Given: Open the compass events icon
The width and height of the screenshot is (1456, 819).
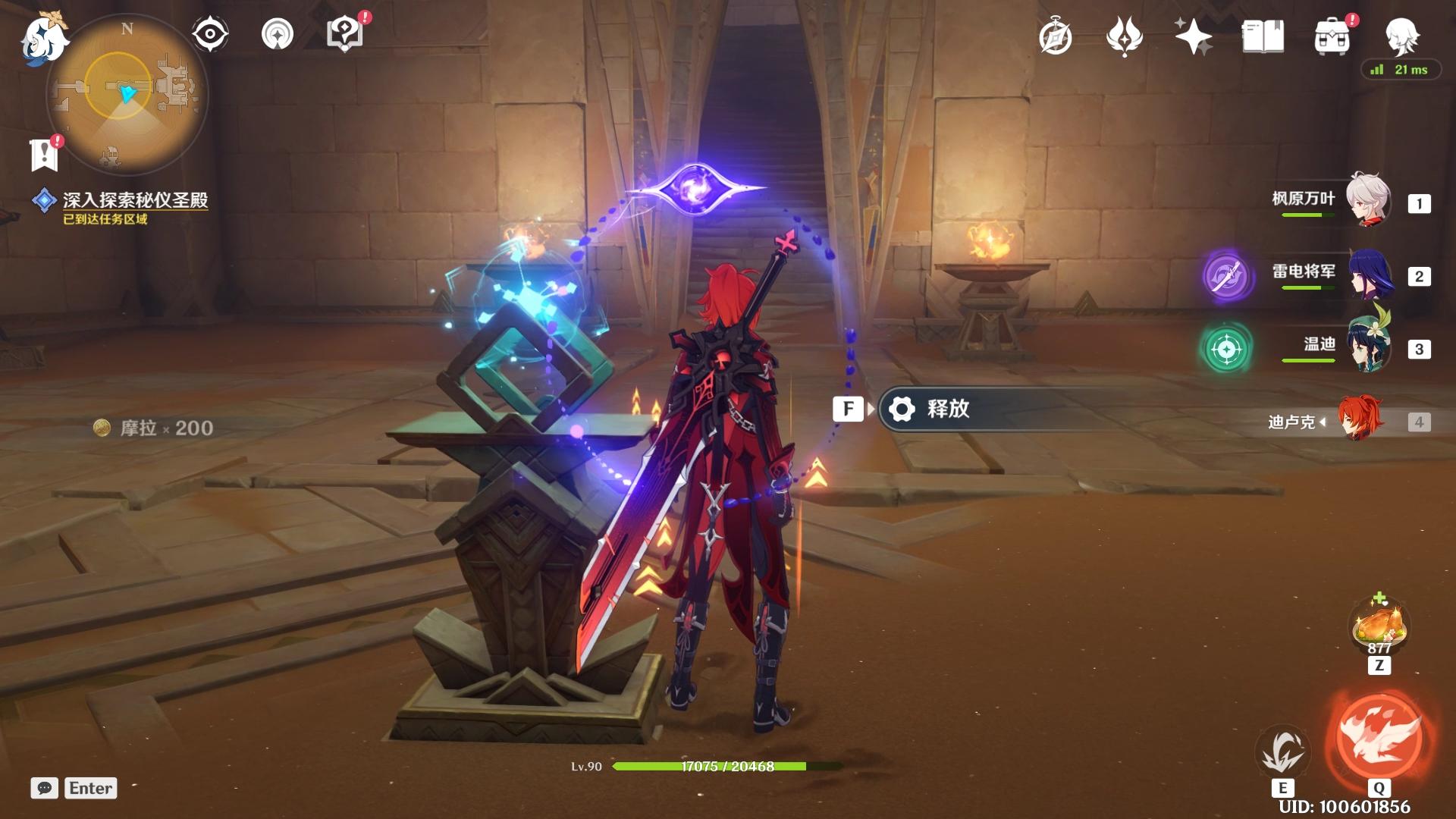Looking at the screenshot, I should [1056, 38].
